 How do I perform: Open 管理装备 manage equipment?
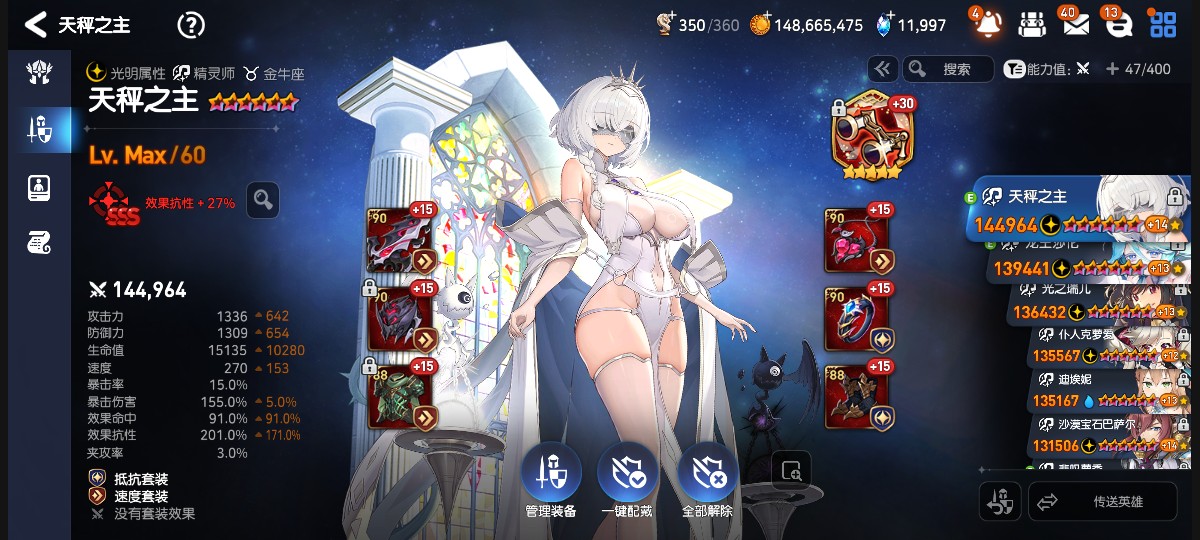(x=550, y=481)
